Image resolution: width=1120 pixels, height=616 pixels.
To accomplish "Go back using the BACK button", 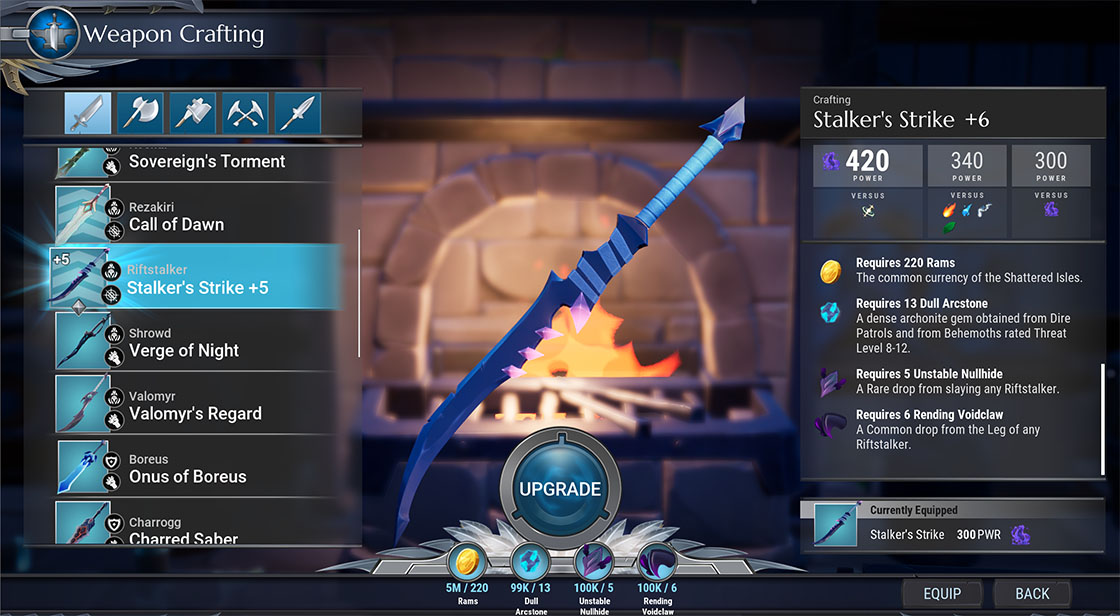I will coord(1032,593).
